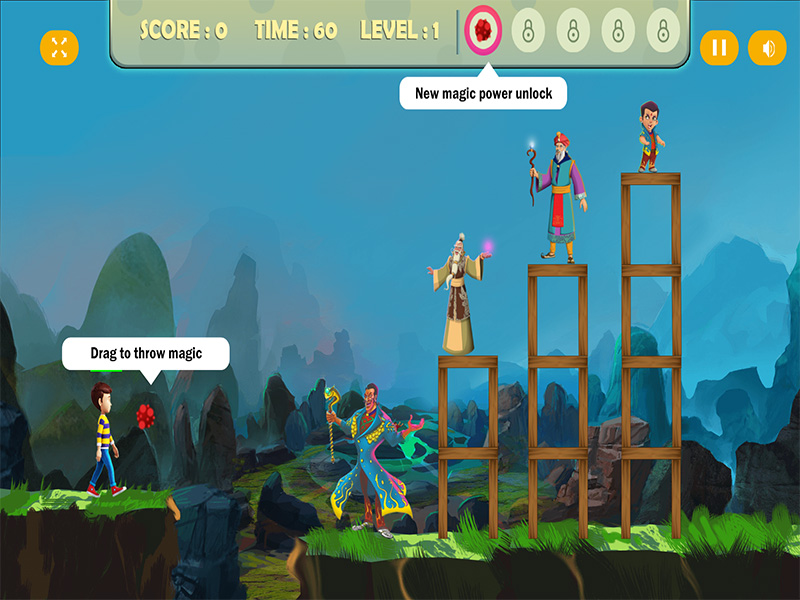Toggle fullscreen mode with the orange expand button
The image size is (800, 600).
59,47
